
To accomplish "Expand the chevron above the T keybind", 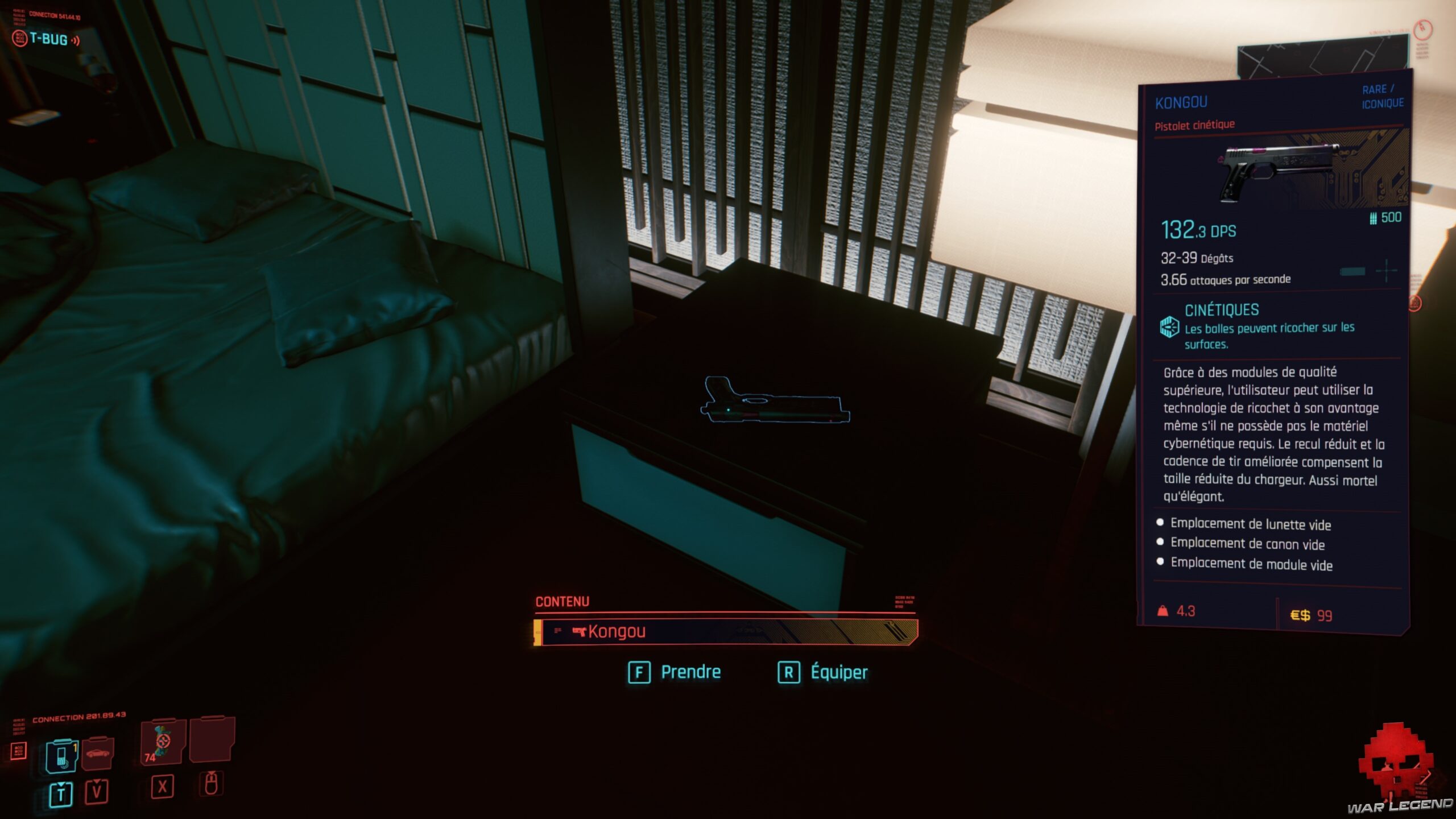I will [60, 785].
